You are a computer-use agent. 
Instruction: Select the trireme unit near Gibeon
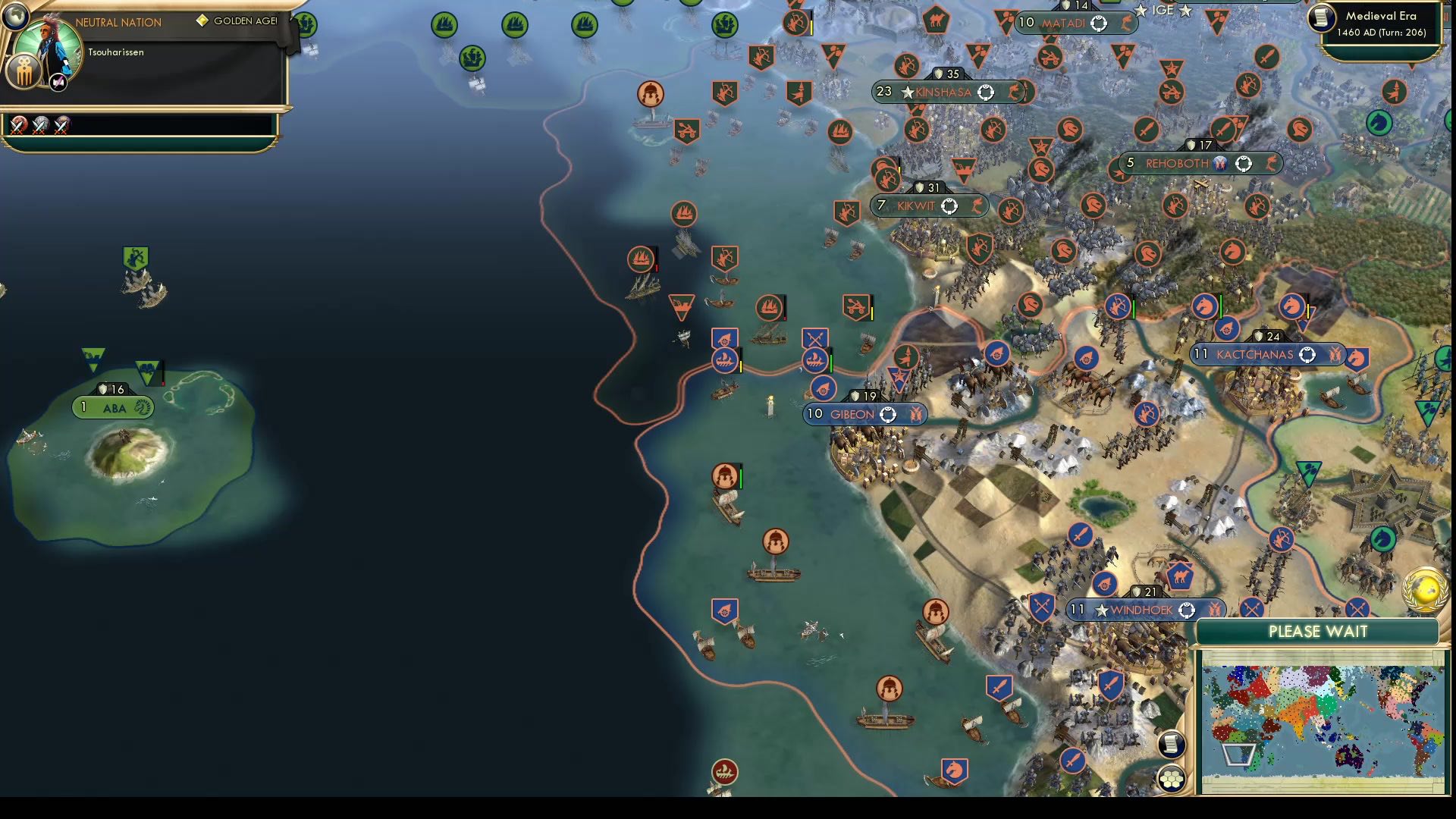[x=817, y=362]
